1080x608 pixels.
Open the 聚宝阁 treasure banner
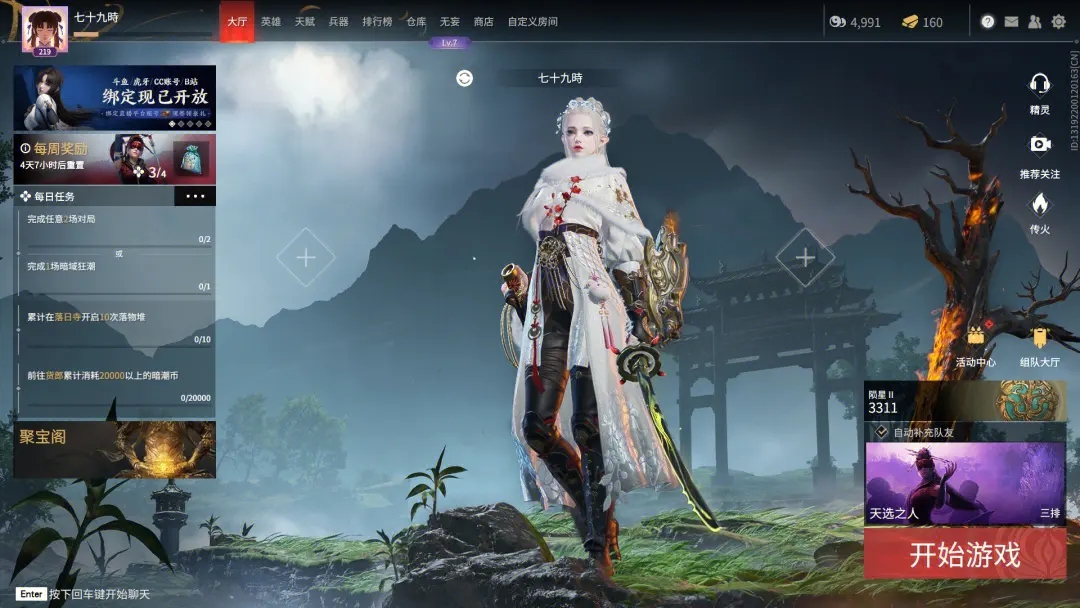tap(114, 449)
